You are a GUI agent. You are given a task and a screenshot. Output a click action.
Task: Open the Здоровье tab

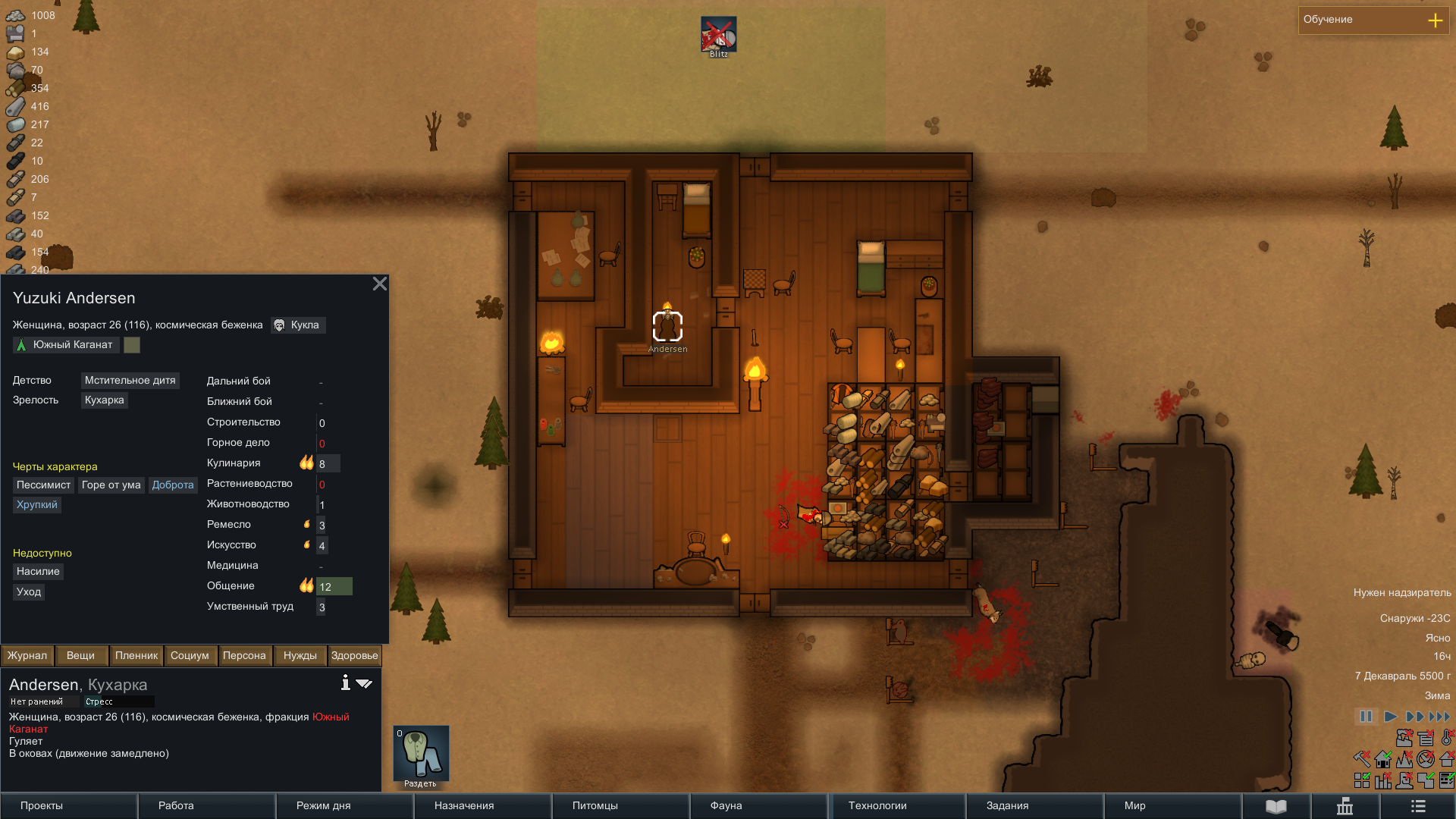pyautogui.click(x=354, y=655)
